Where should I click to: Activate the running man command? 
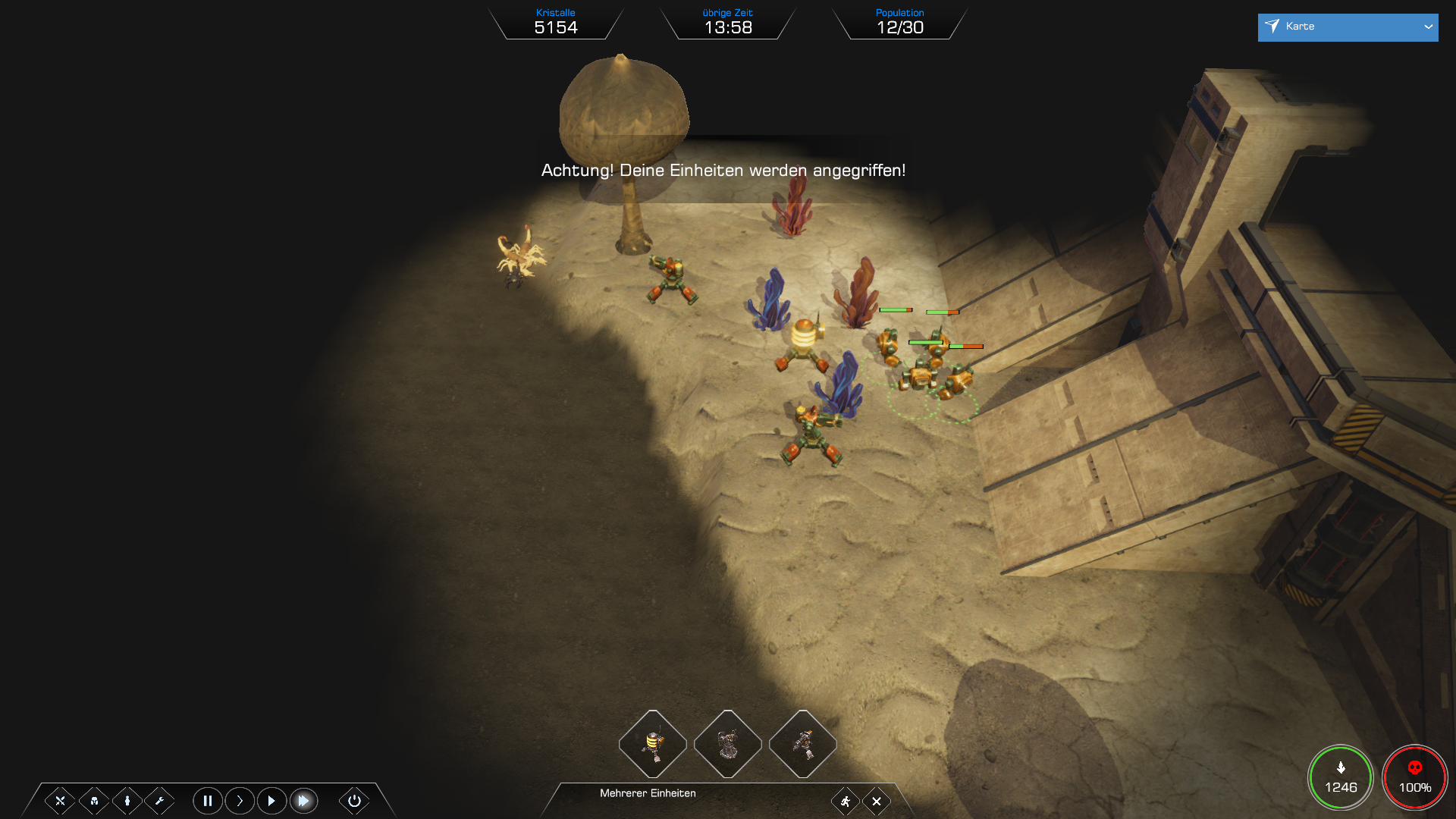(845, 802)
